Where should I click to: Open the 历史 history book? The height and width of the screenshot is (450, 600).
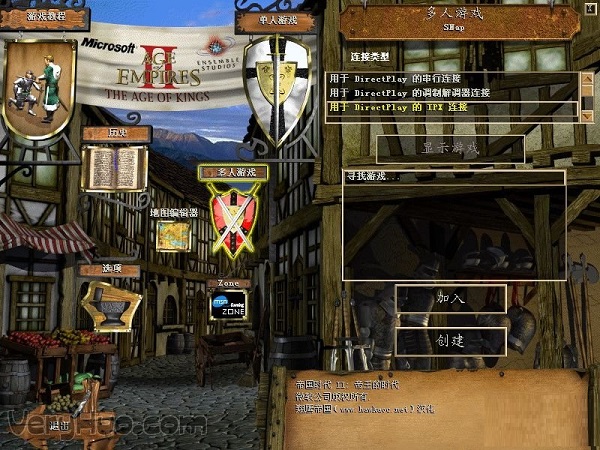click(114, 166)
